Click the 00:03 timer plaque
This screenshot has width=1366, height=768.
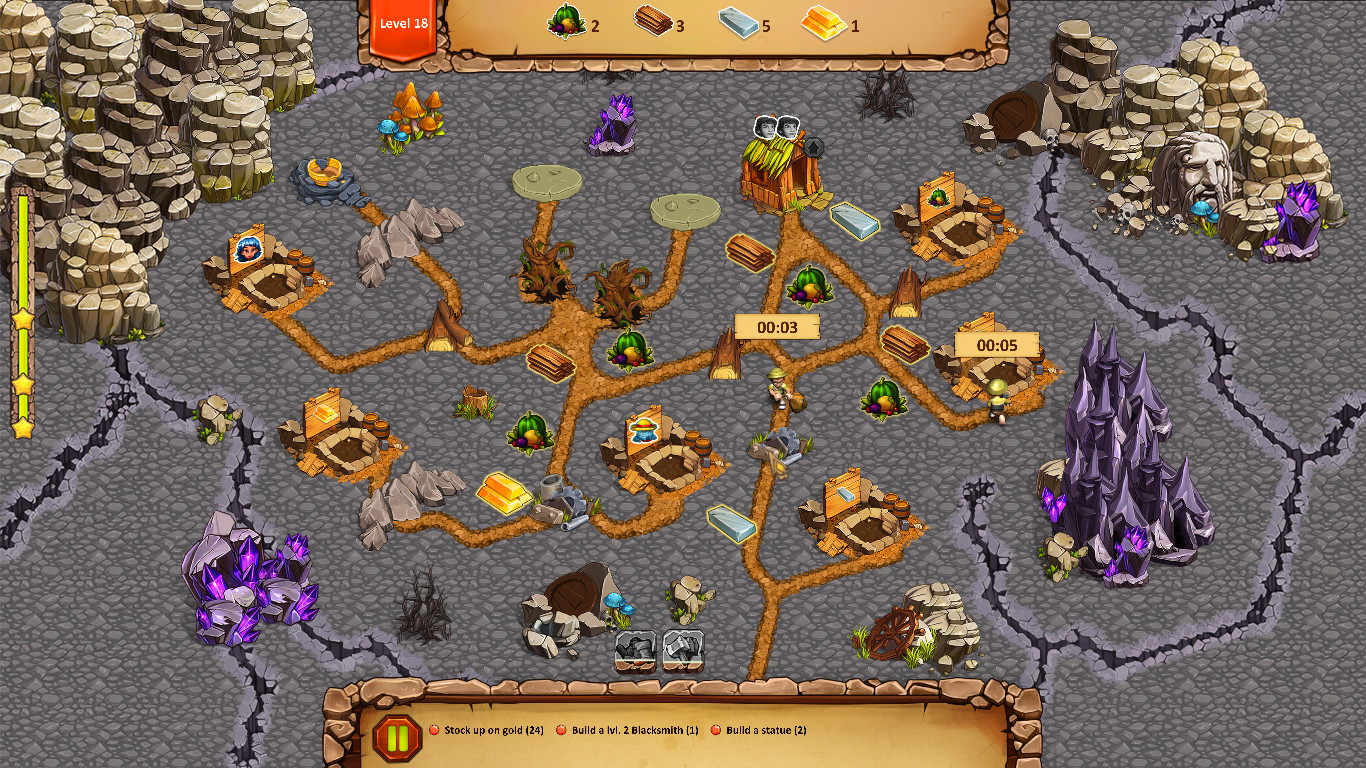(x=777, y=325)
